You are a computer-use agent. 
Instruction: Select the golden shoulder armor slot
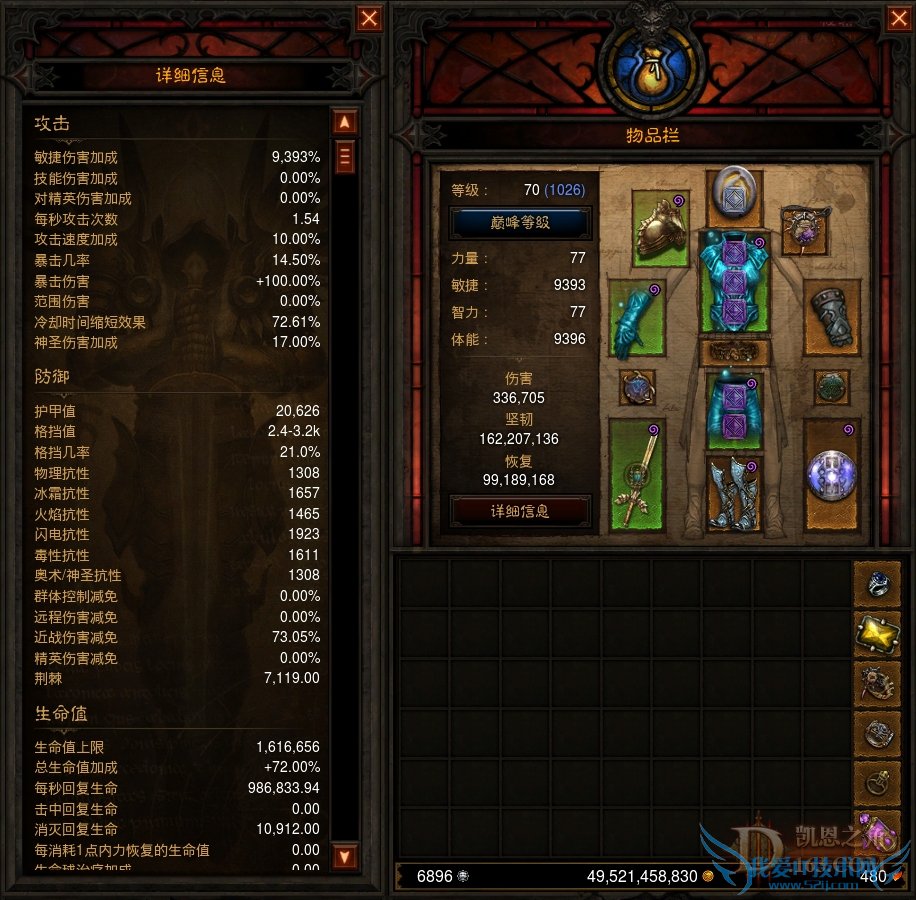click(x=661, y=228)
